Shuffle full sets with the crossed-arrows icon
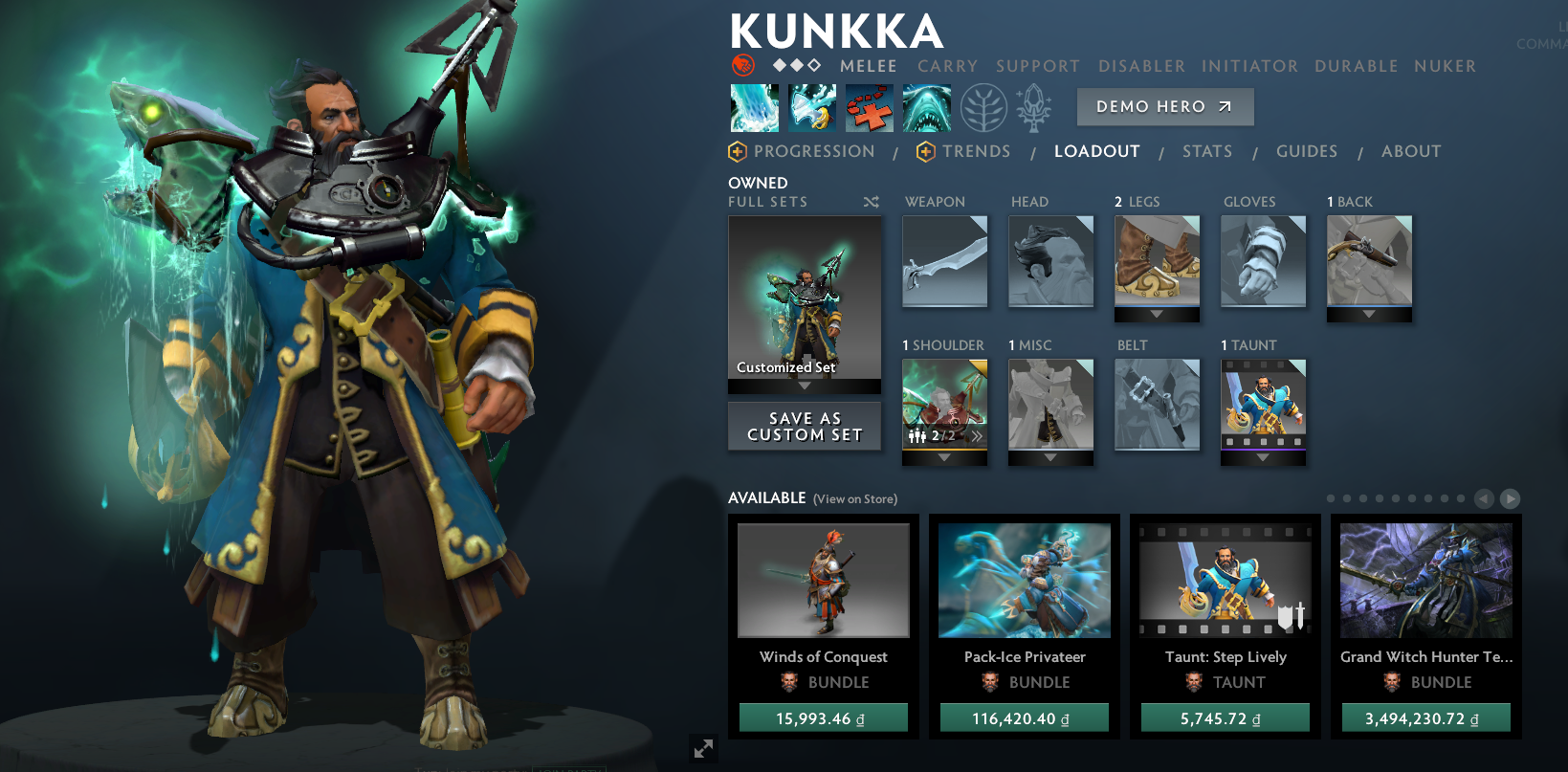1568x772 pixels. 871,202
